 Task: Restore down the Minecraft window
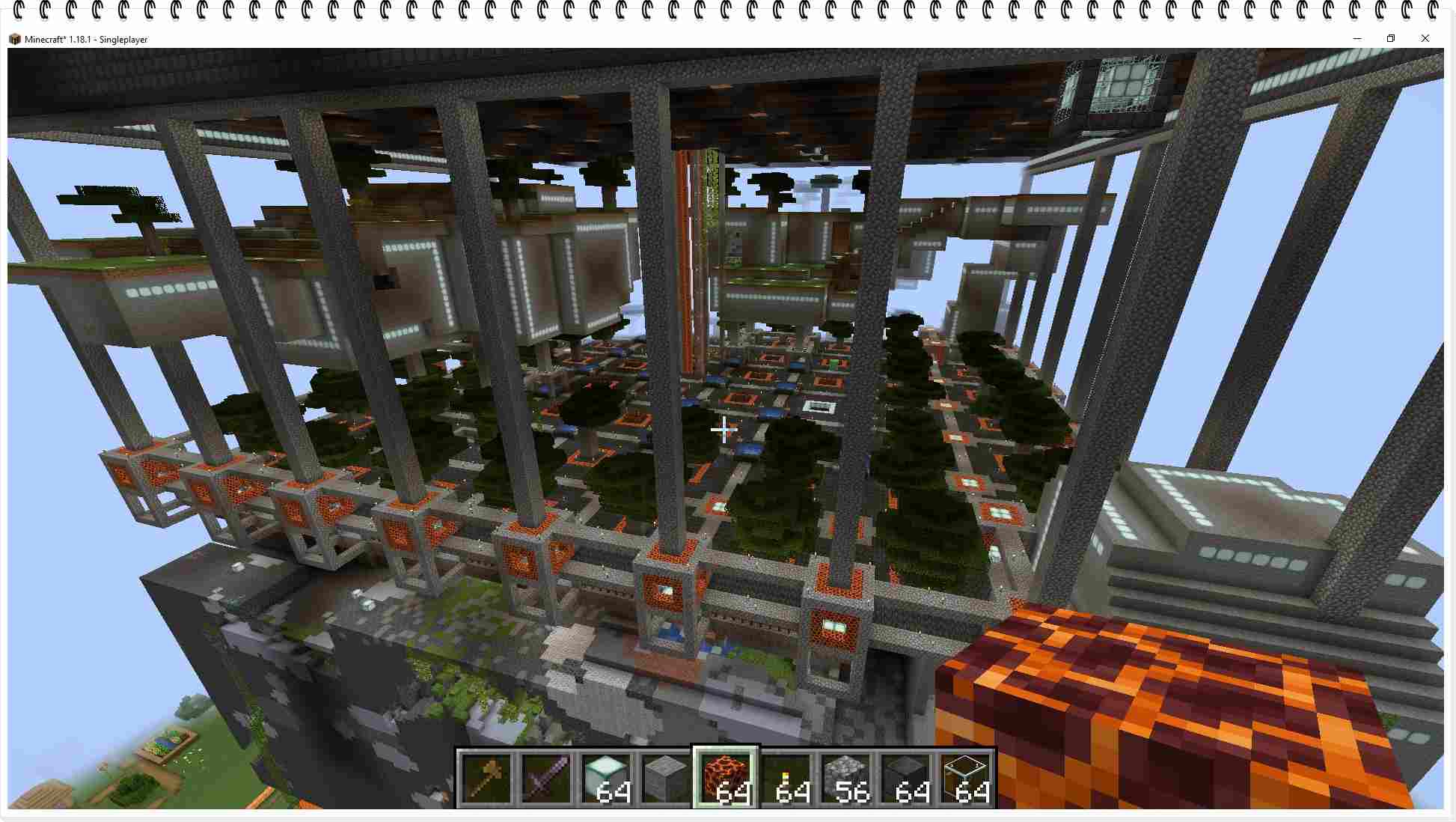[x=1391, y=38]
